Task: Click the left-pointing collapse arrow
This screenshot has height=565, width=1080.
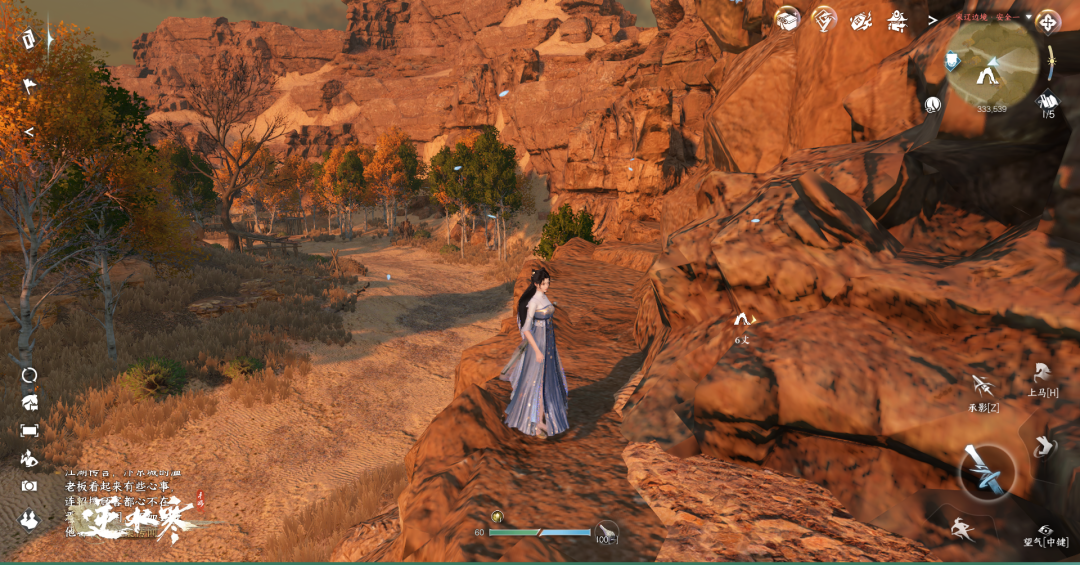Action: pyautogui.click(x=29, y=131)
